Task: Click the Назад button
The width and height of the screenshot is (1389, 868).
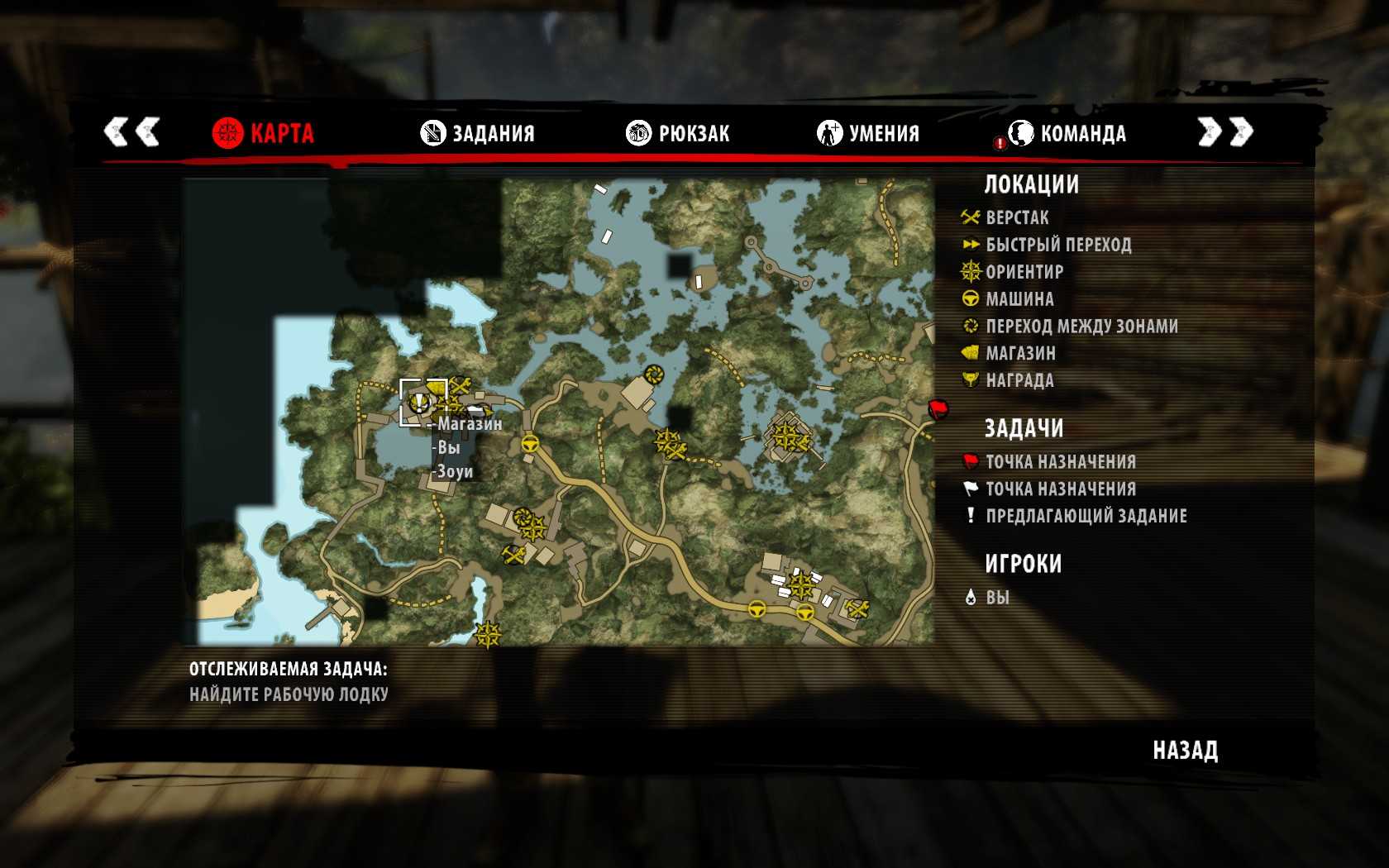Action: click(x=1185, y=751)
